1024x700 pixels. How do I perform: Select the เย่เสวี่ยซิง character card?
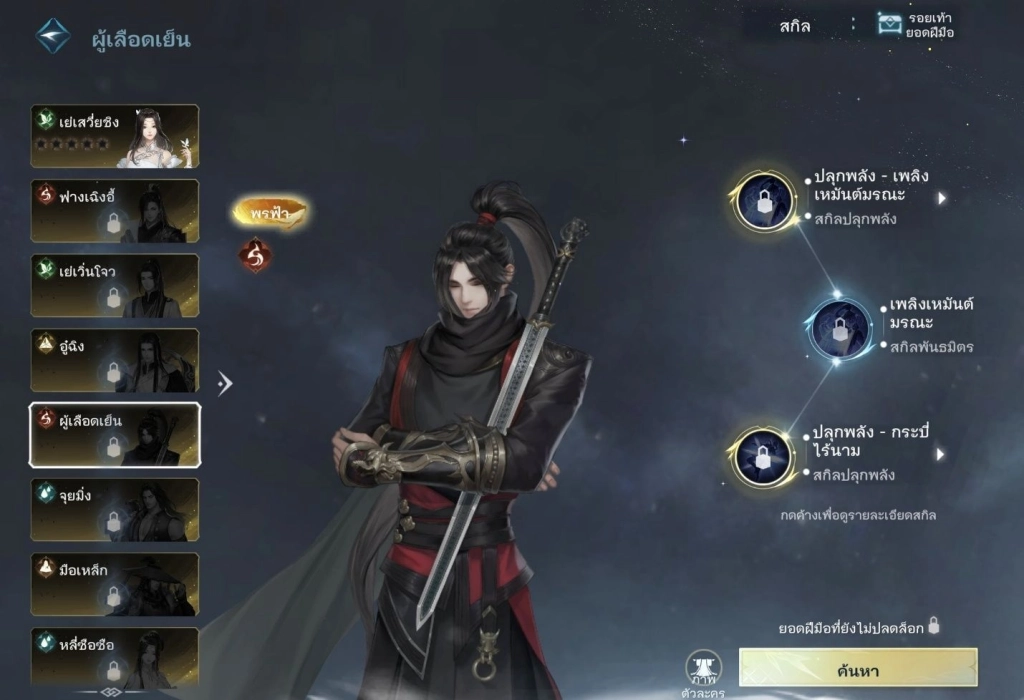pyautogui.click(x=114, y=136)
